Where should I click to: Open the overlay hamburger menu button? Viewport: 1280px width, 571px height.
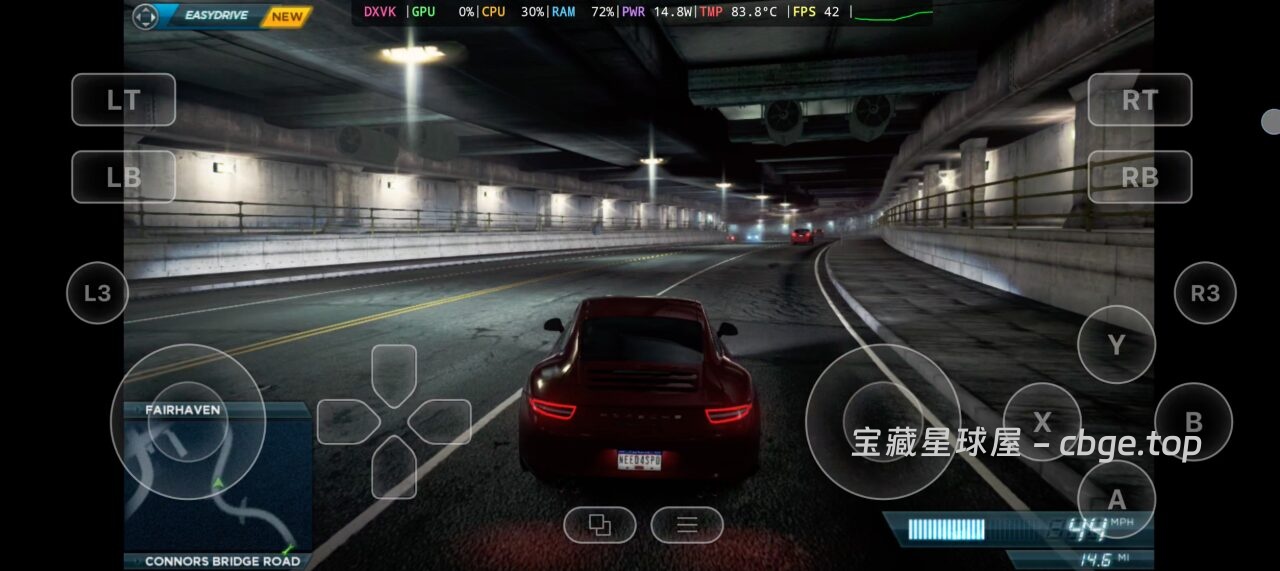click(687, 525)
